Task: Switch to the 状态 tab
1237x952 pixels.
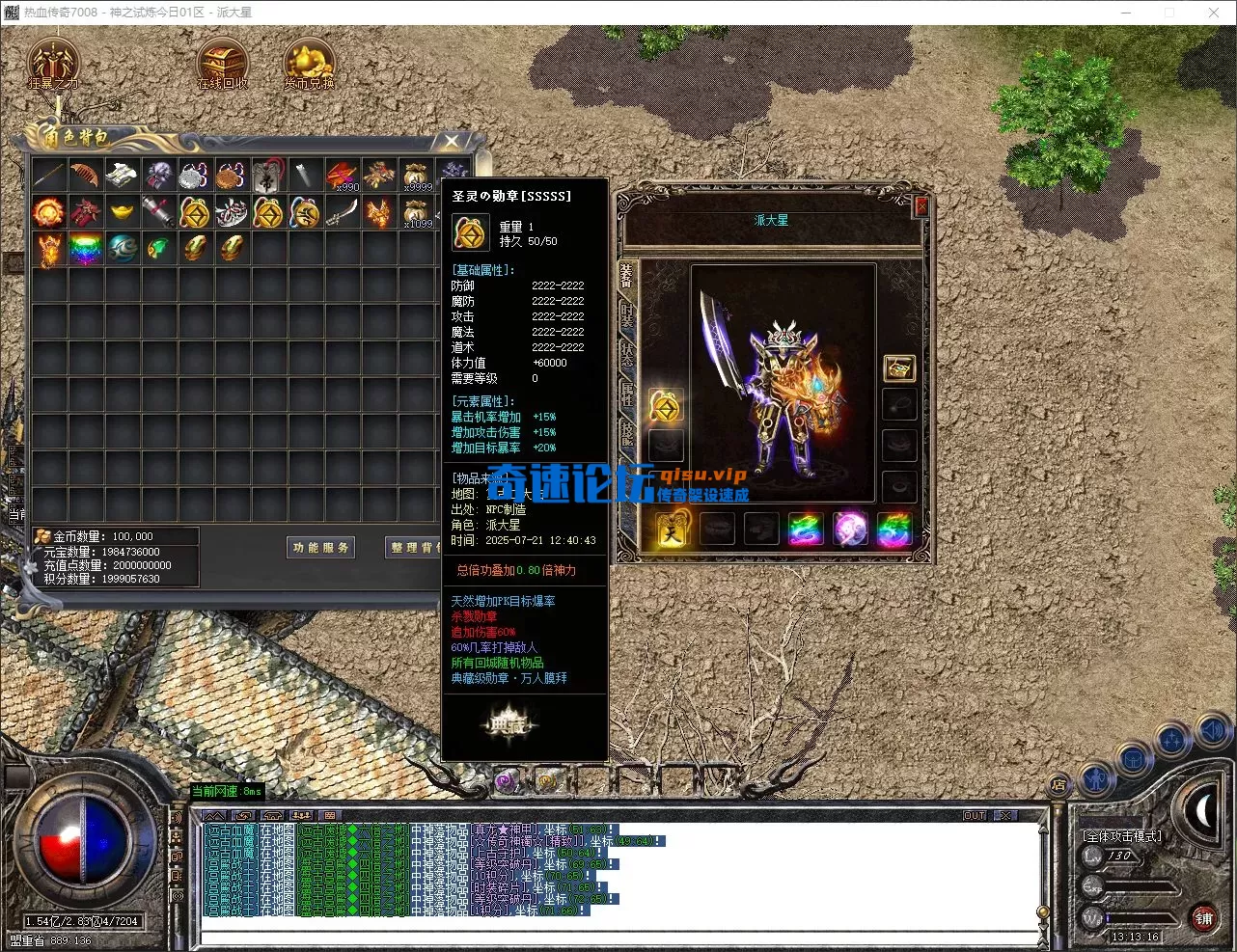Action: pos(626,353)
